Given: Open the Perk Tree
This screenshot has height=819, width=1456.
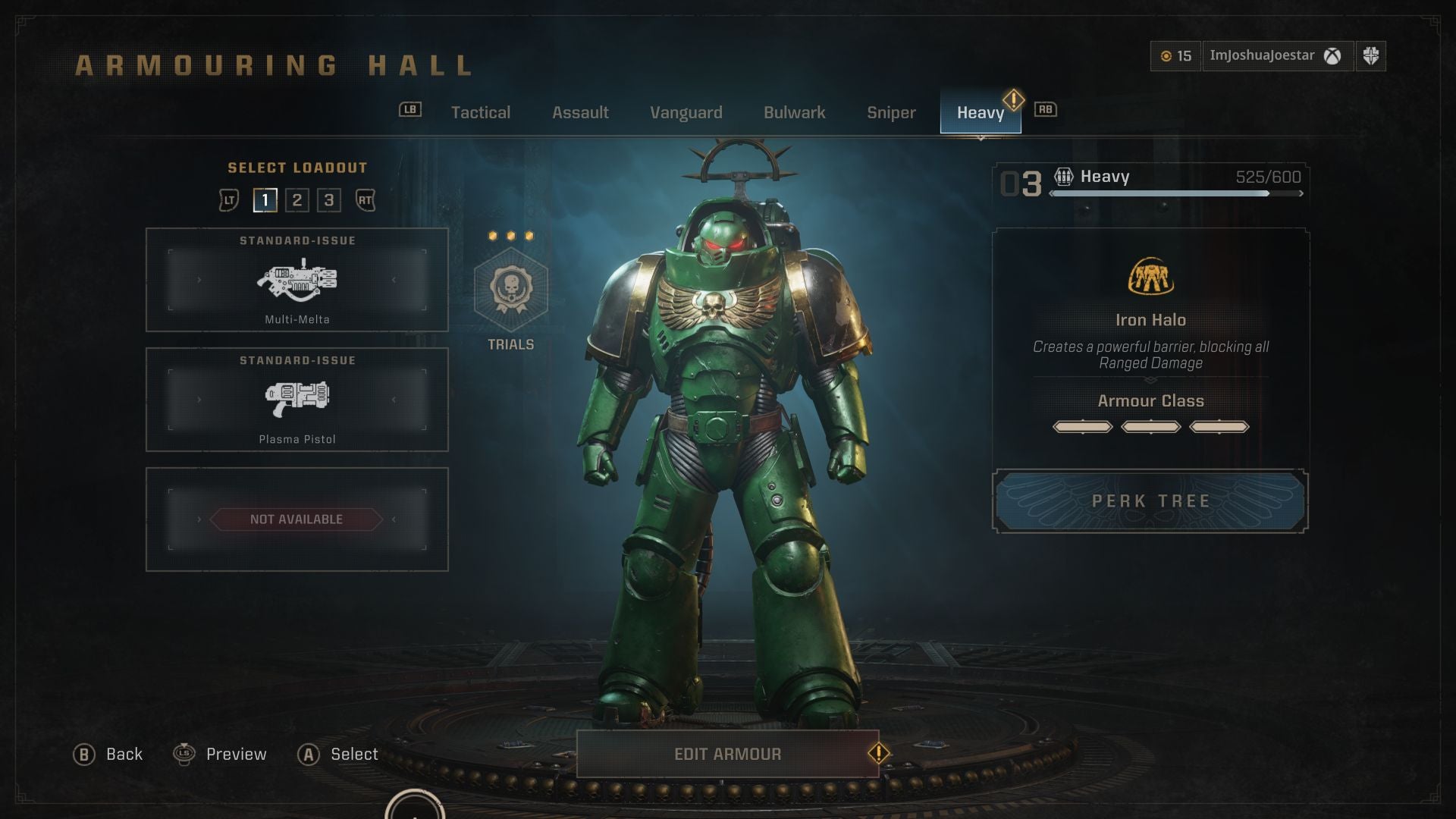Looking at the screenshot, I should click(x=1150, y=501).
